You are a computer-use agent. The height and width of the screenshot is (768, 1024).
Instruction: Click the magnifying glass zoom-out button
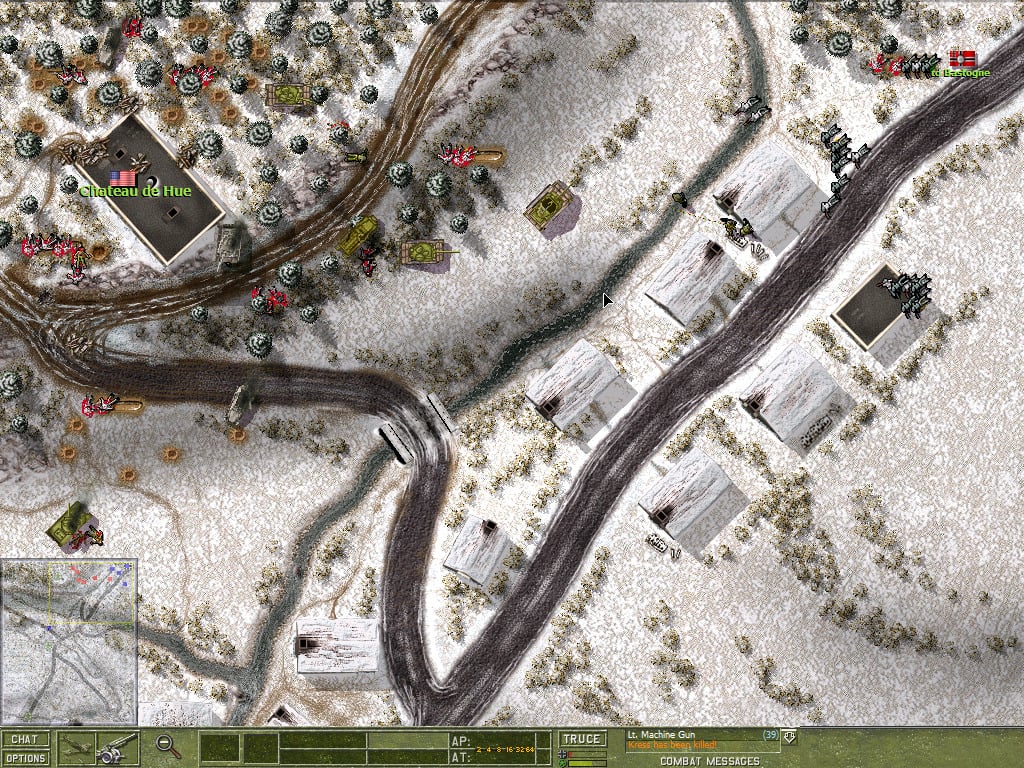click(x=169, y=746)
